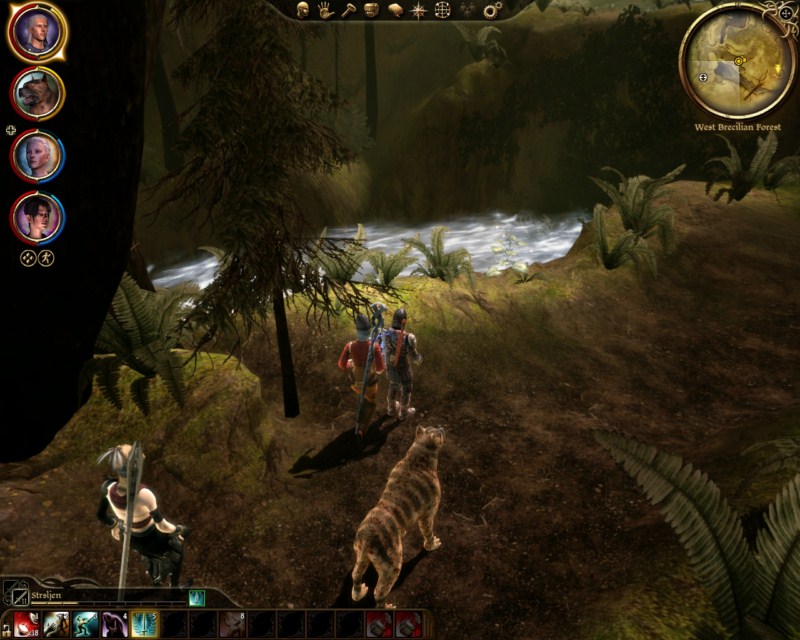Select the mabari dog portrait
This screenshot has width=800, height=640.
point(37,93)
